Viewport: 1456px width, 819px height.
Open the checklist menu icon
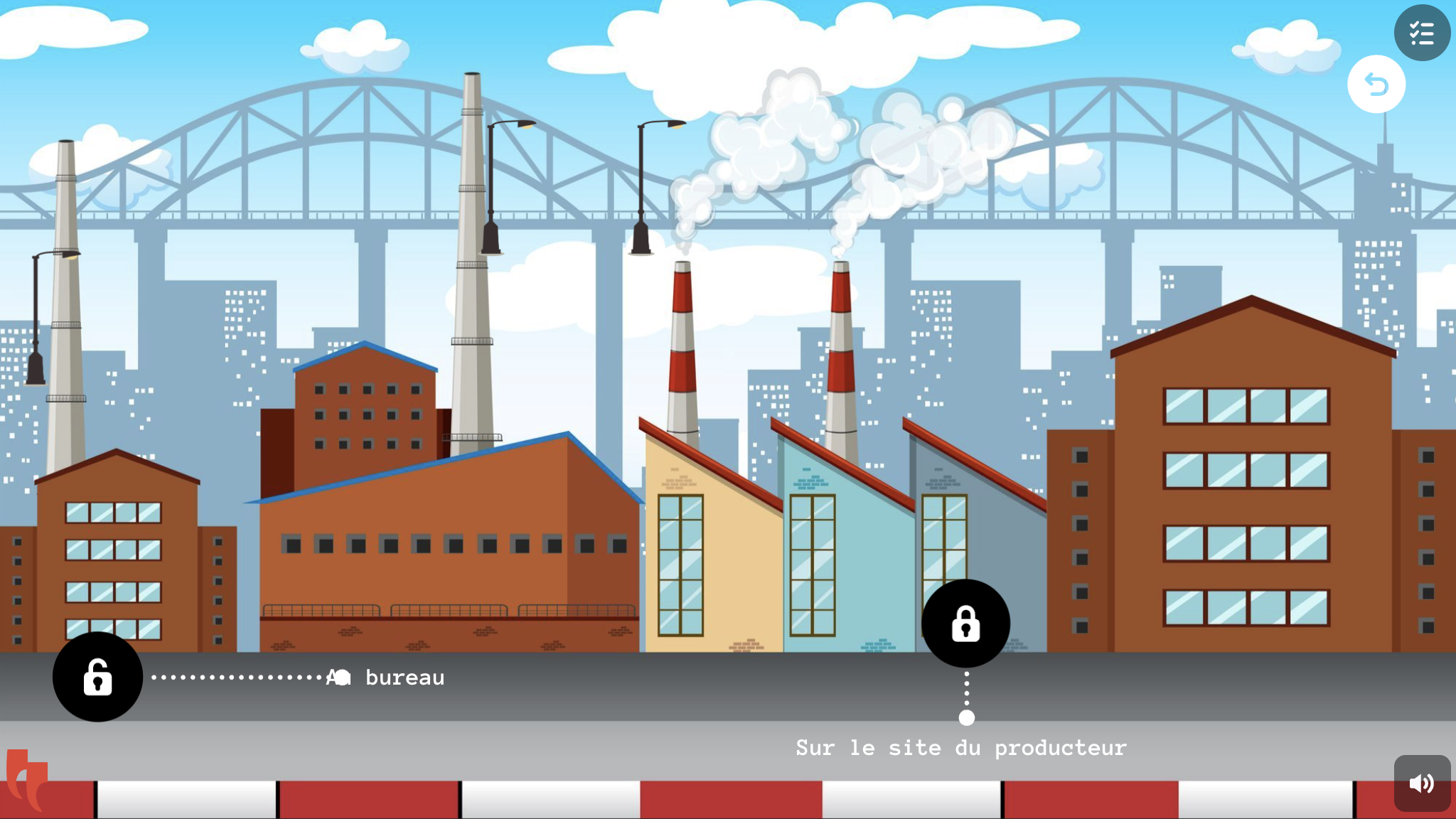[1422, 33]
